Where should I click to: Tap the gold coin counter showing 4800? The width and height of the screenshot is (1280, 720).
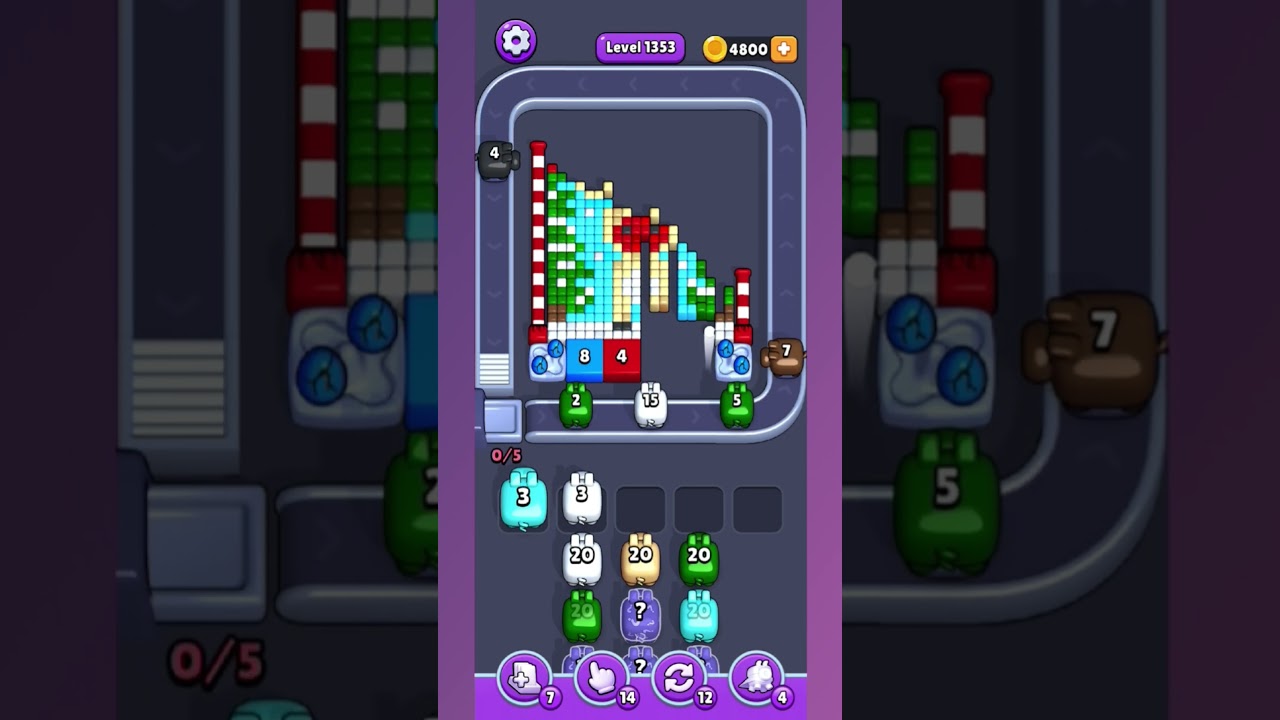click(x=744, y=48)
